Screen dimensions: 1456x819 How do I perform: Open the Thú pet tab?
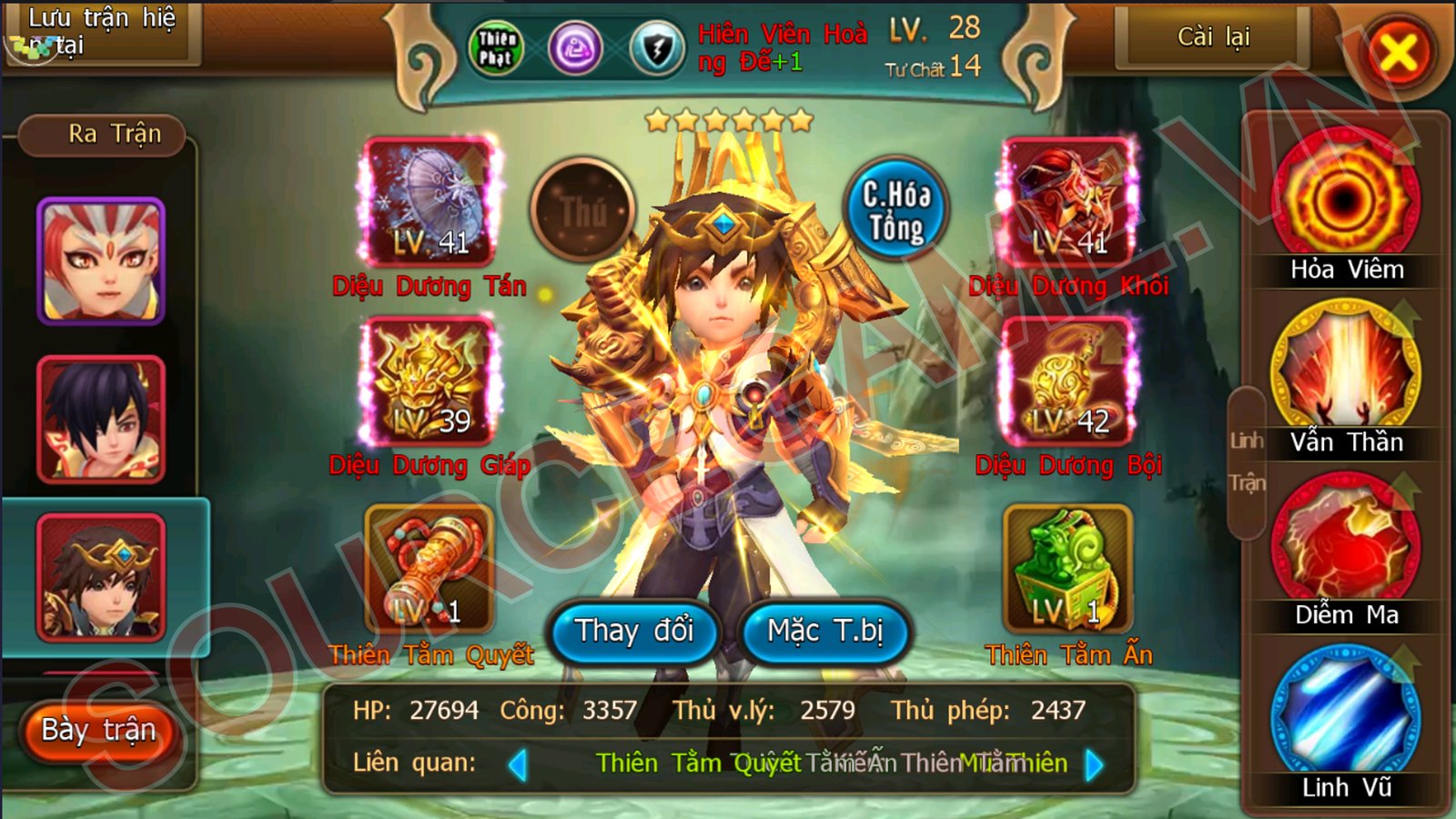coord(583,207)
